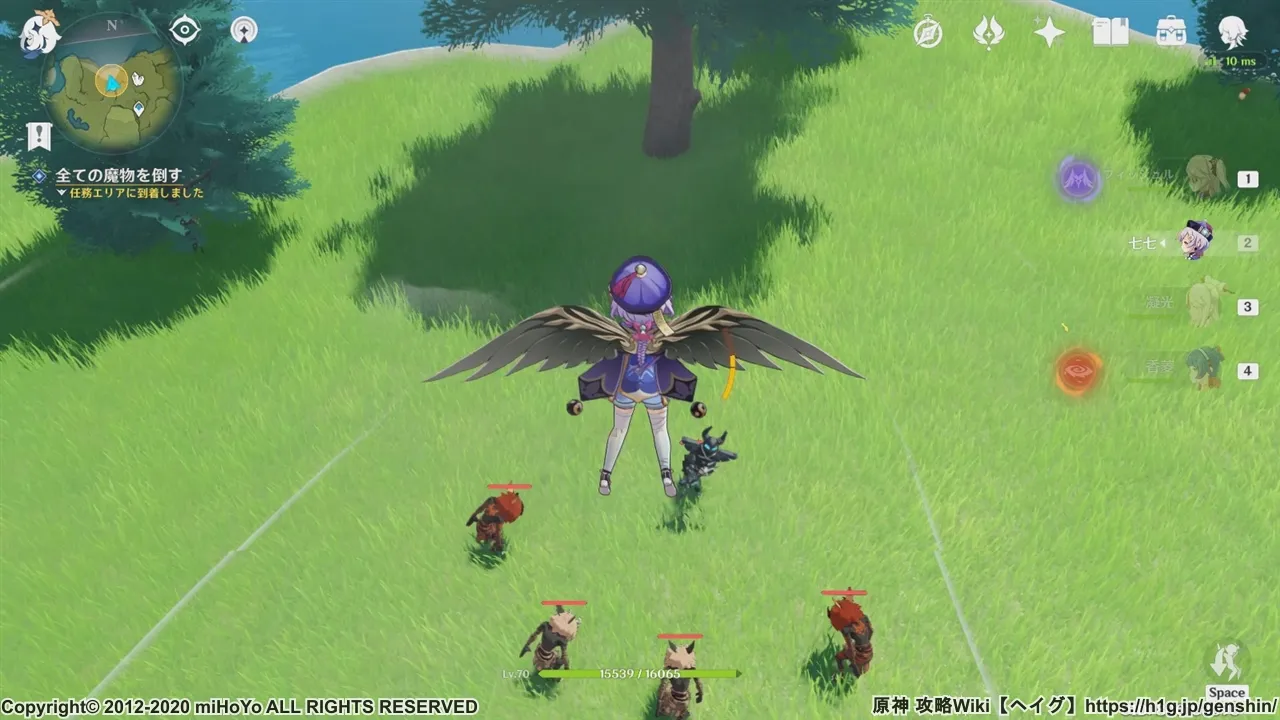Activate the purple Electro burst icon
The width and height of the screenshot is (1280, 720).
click(1079, 180)
